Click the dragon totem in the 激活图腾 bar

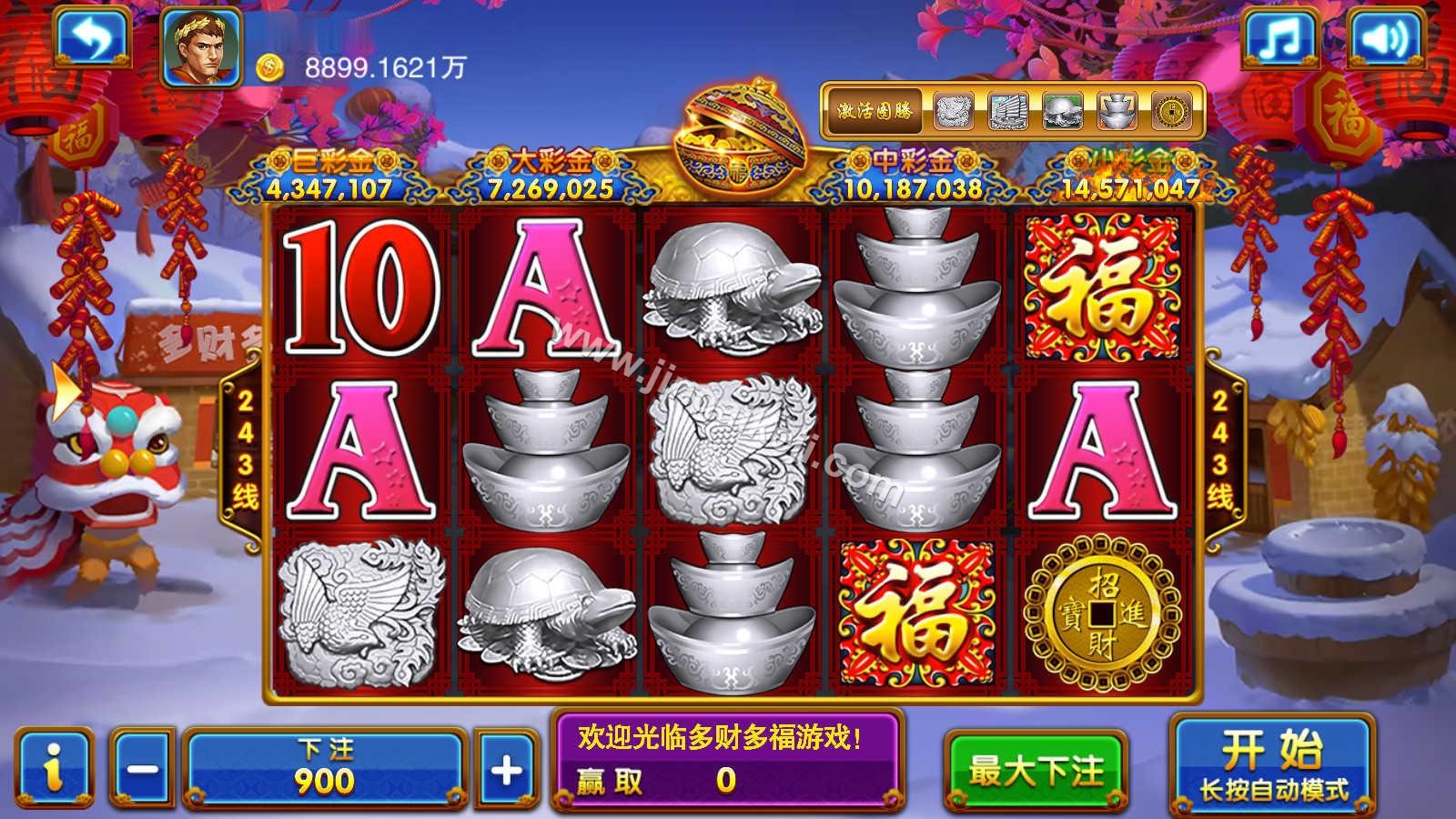click(952, 110)
